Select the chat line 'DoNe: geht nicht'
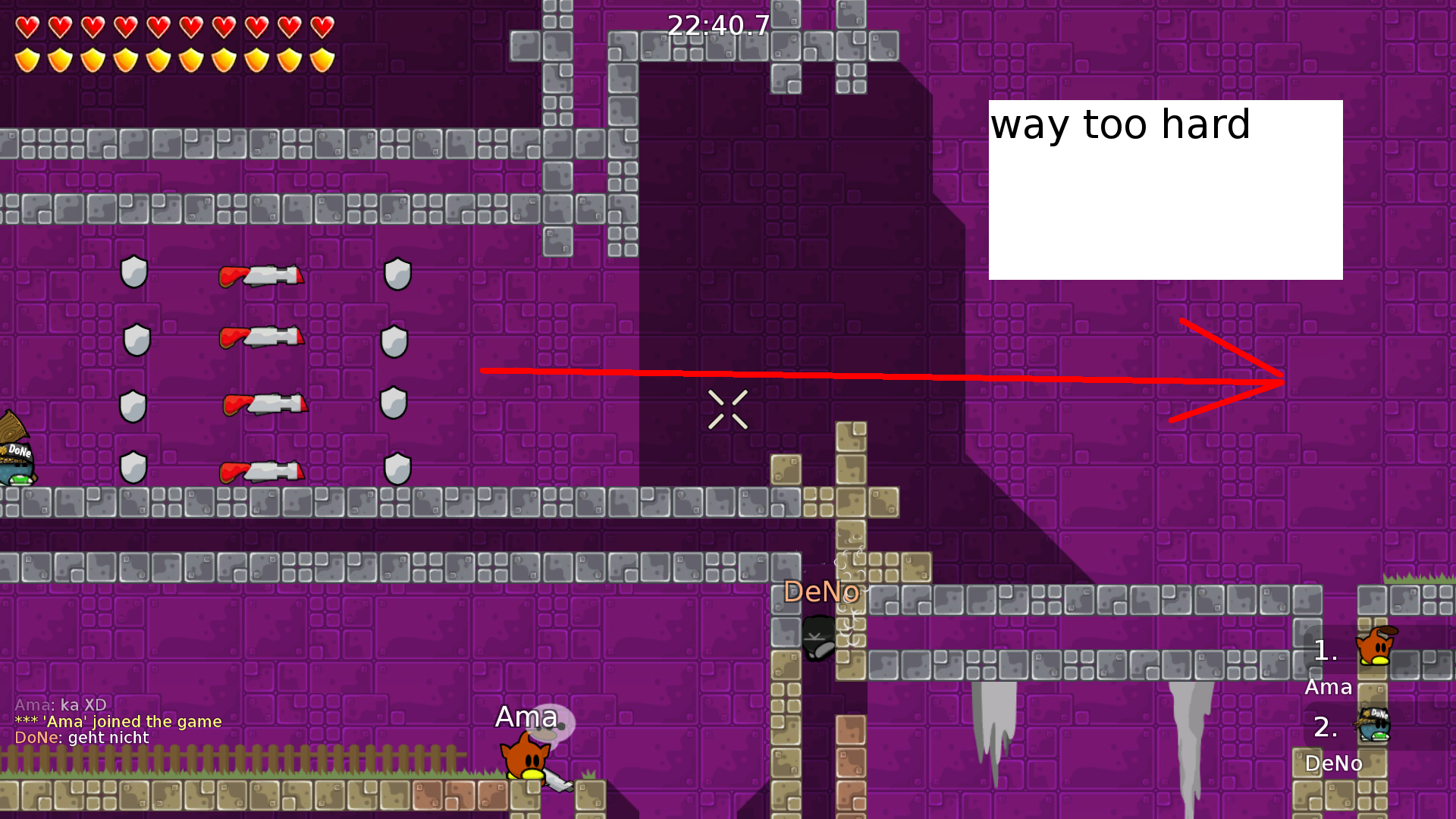 tap(82, 737)
